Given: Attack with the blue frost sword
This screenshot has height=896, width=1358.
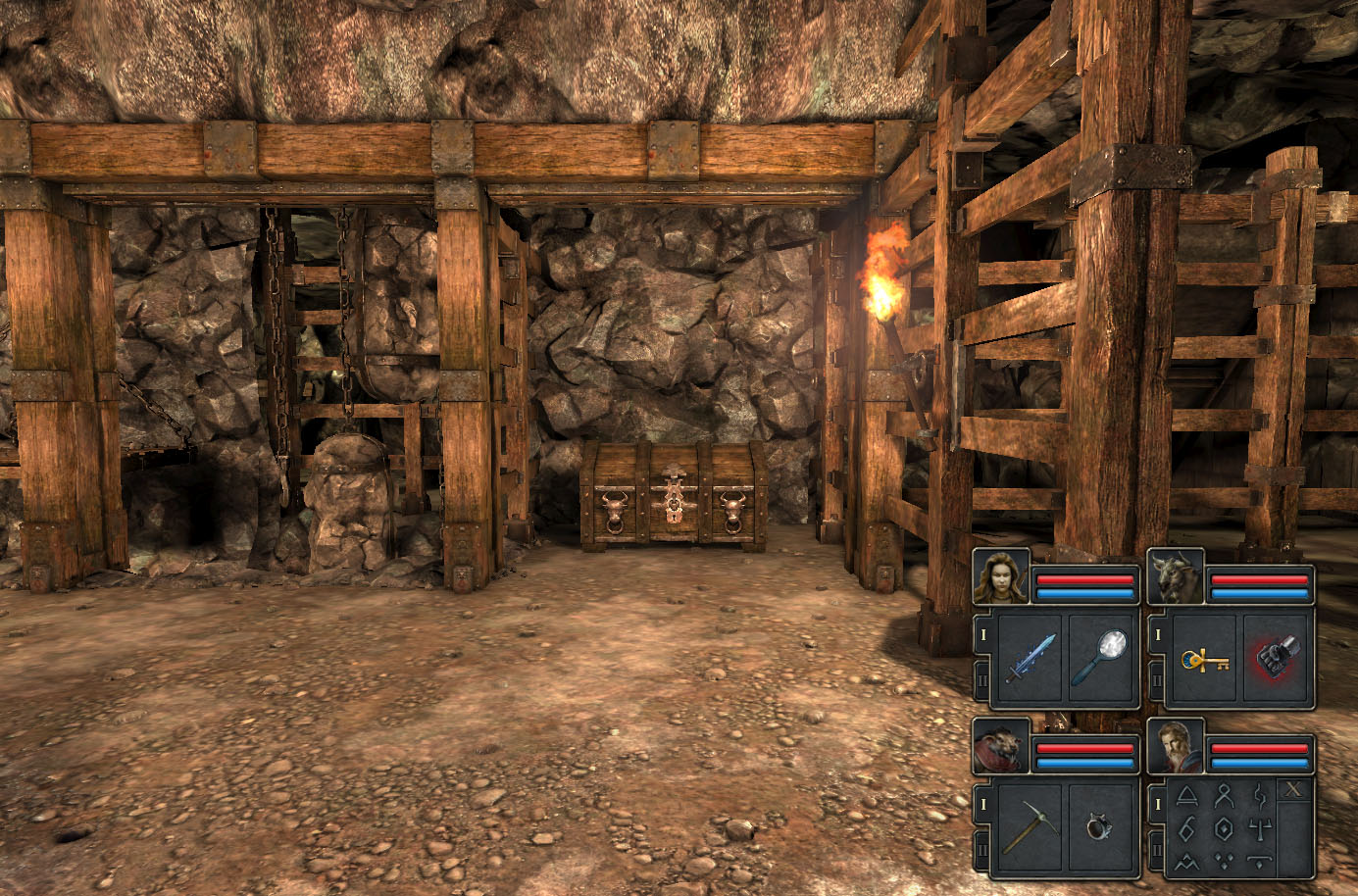Looking at the screenshot, I should [1031, 658].
